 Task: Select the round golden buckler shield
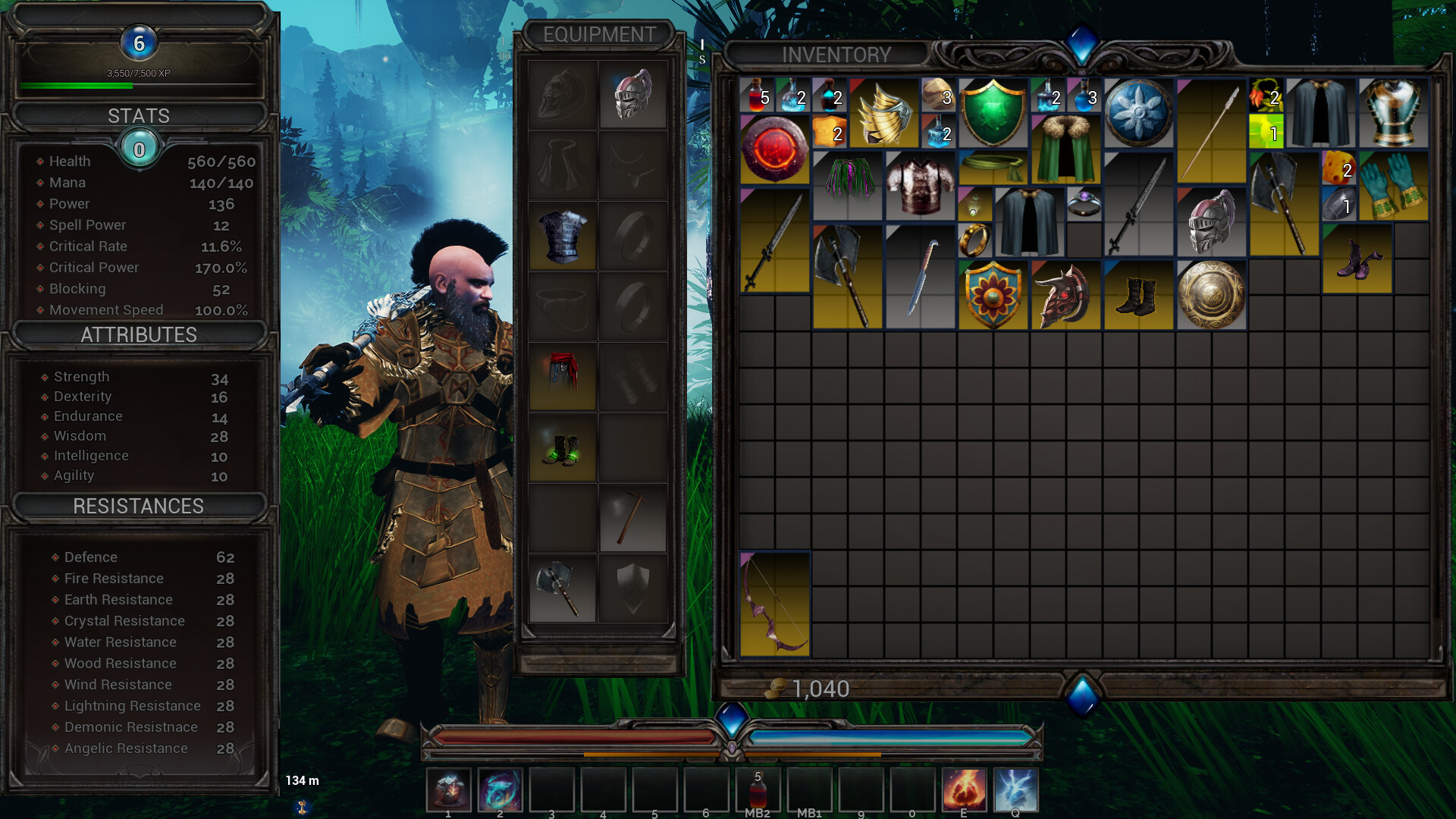tap(1211, 296)
